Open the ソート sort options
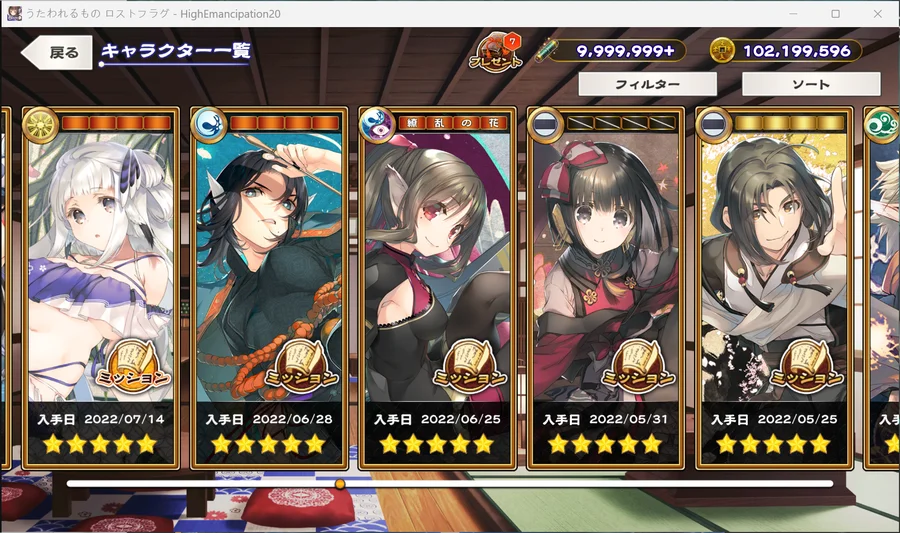 pos(811,85)
